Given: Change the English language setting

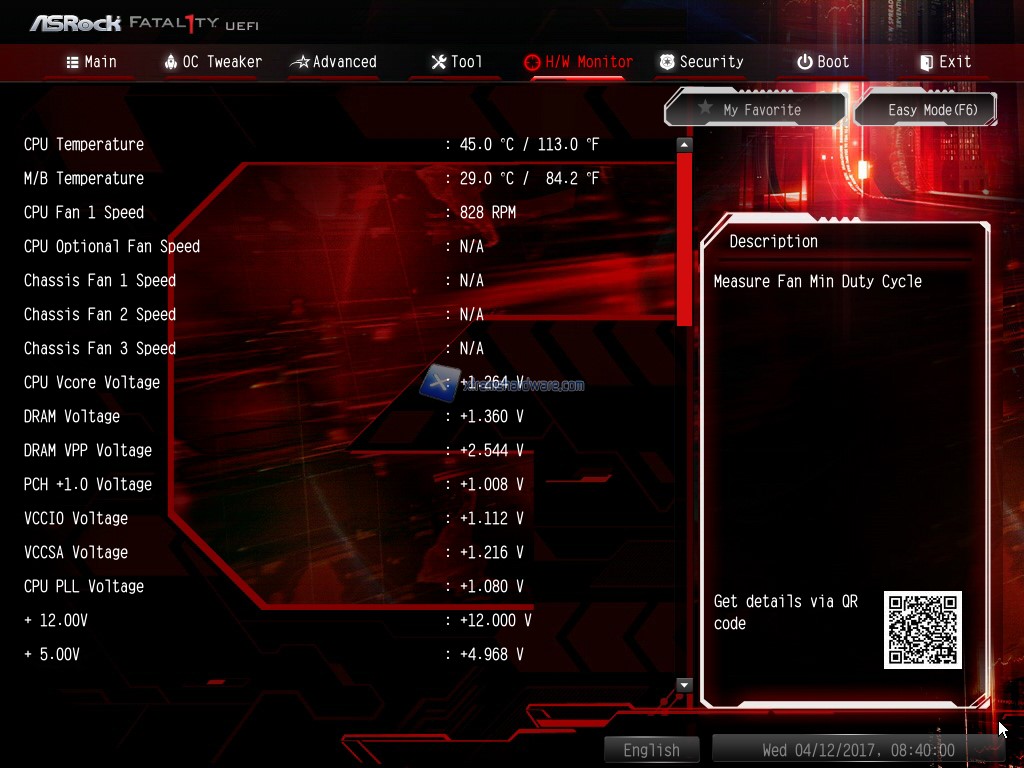Looking at the screenshot, I should pyautogui.click(x=651, y=750).
